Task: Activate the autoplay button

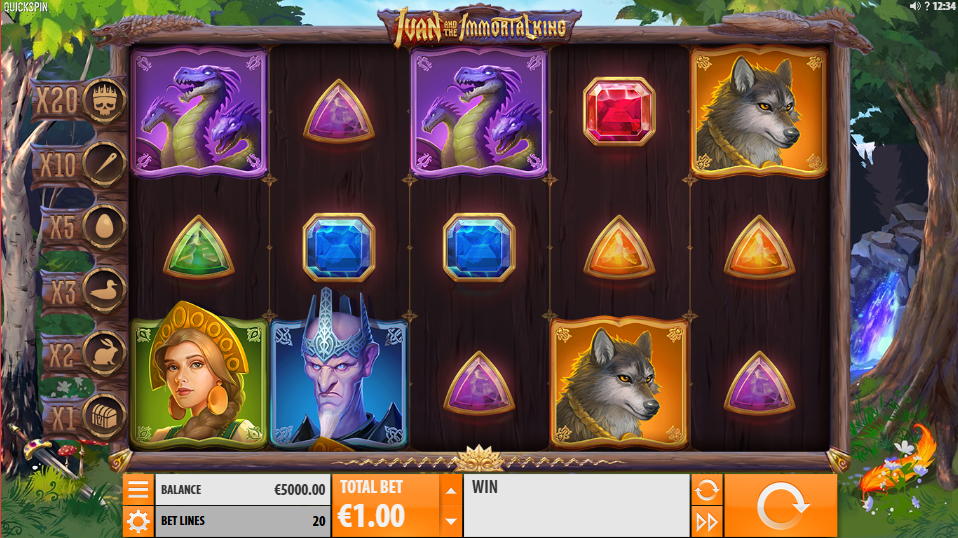Action: pyautogui.click(x=706, y=489)
